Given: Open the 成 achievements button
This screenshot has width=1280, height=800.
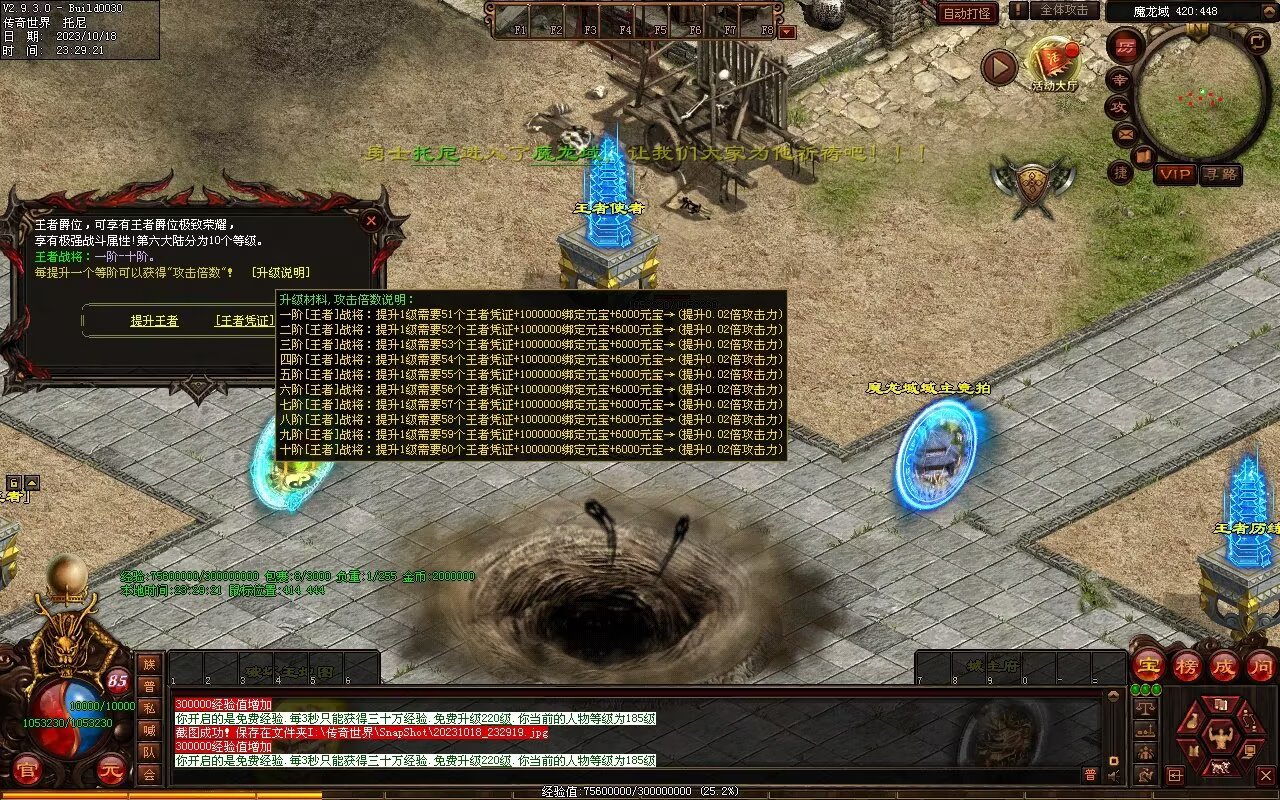Looking at the screenshot, I should (1224, 665).
